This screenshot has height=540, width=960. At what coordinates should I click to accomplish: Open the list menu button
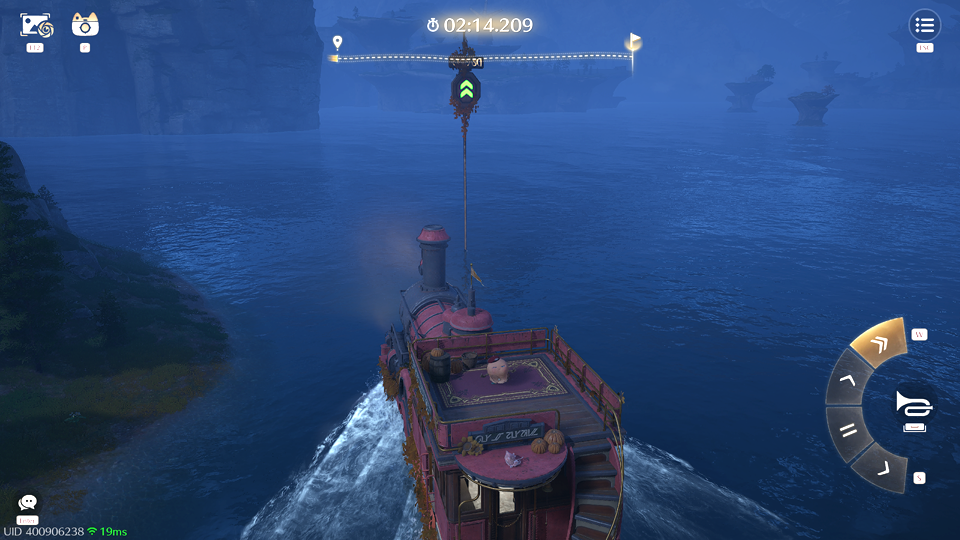pyautogui.click(x=924, y=25)
